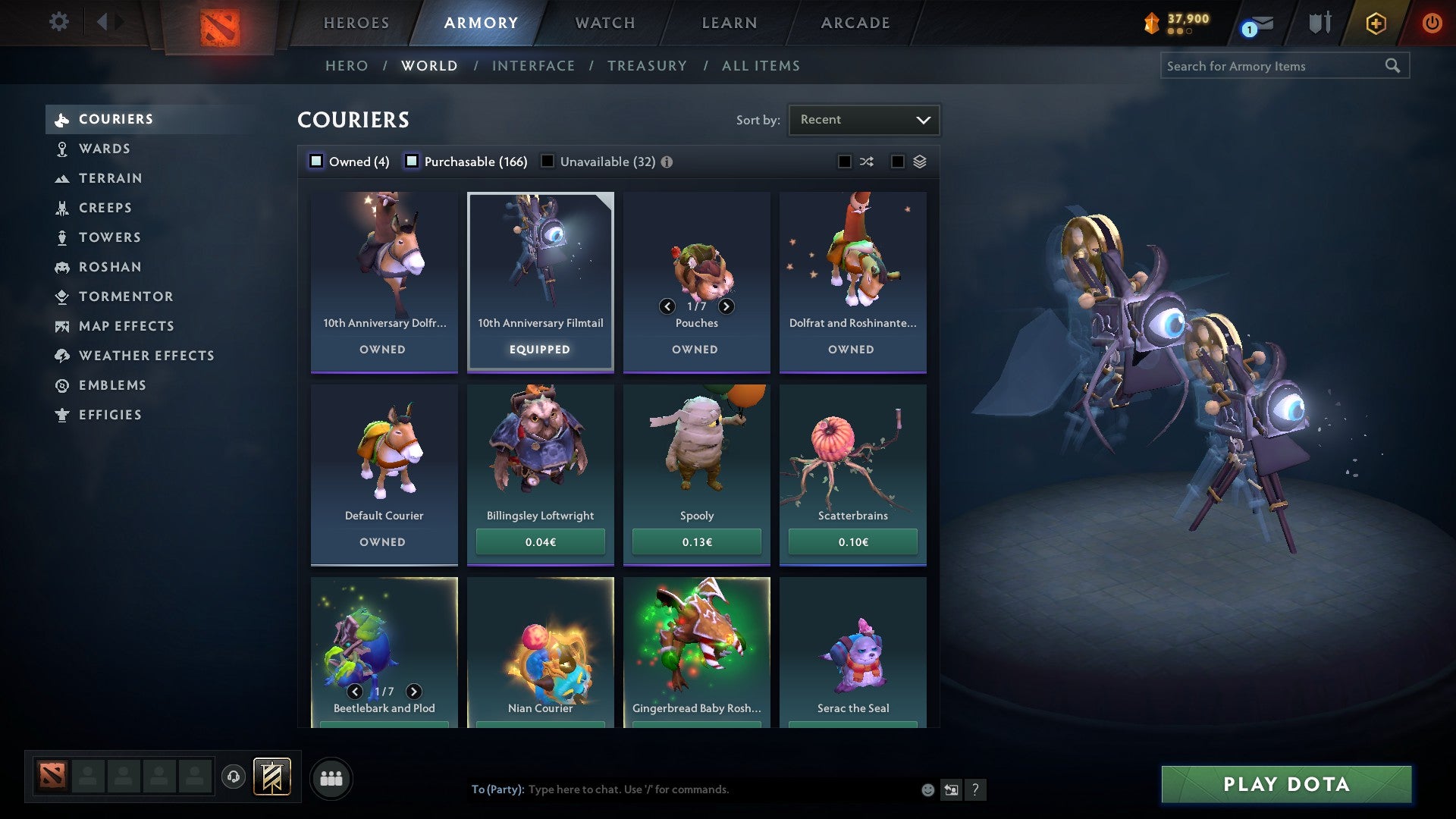Check the Unavailable (32) filter box
This screenshot has width=1456, height=819.
click(x=548, y=161)
